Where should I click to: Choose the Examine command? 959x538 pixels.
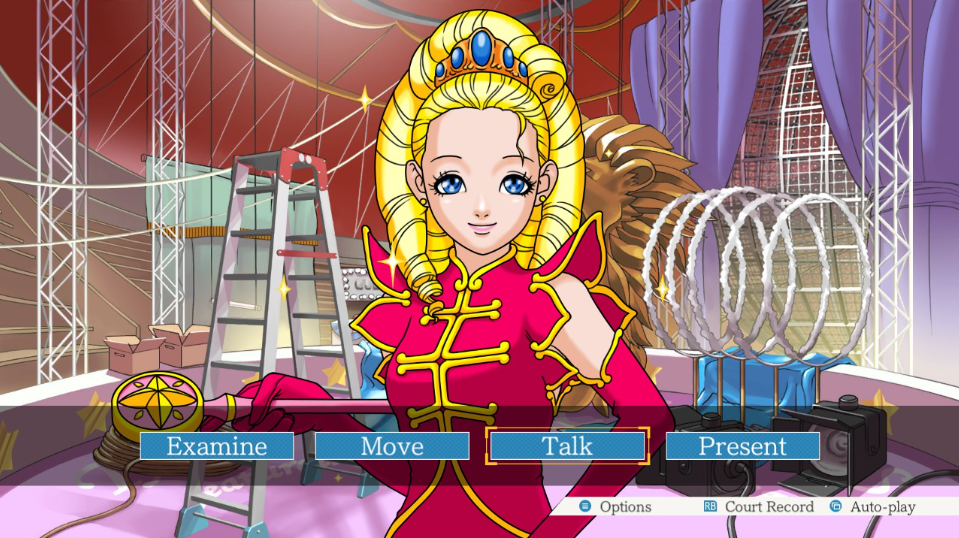[x=217, y=446]
